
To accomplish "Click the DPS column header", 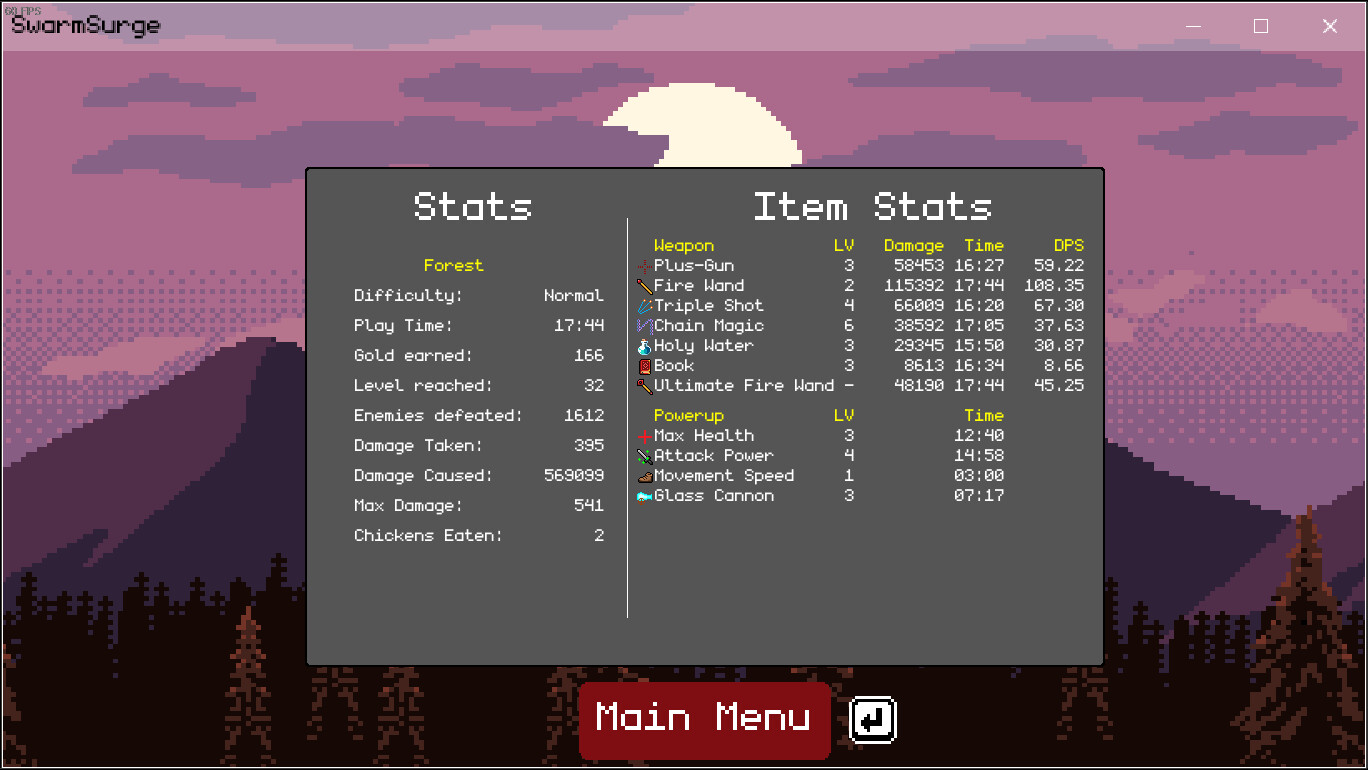I will pos(1070,245).
